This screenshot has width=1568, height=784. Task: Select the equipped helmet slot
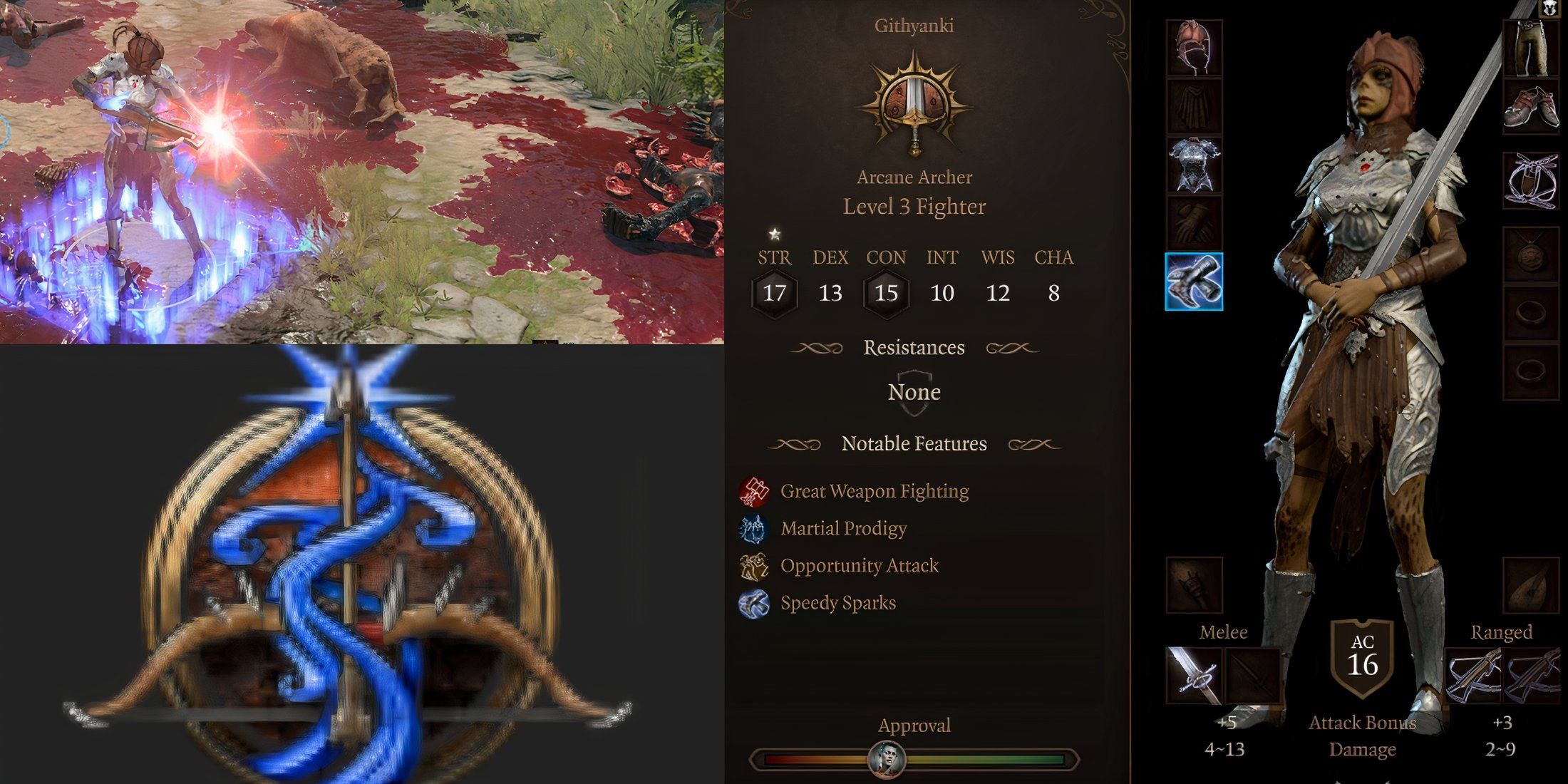(x=1197, y=47)
